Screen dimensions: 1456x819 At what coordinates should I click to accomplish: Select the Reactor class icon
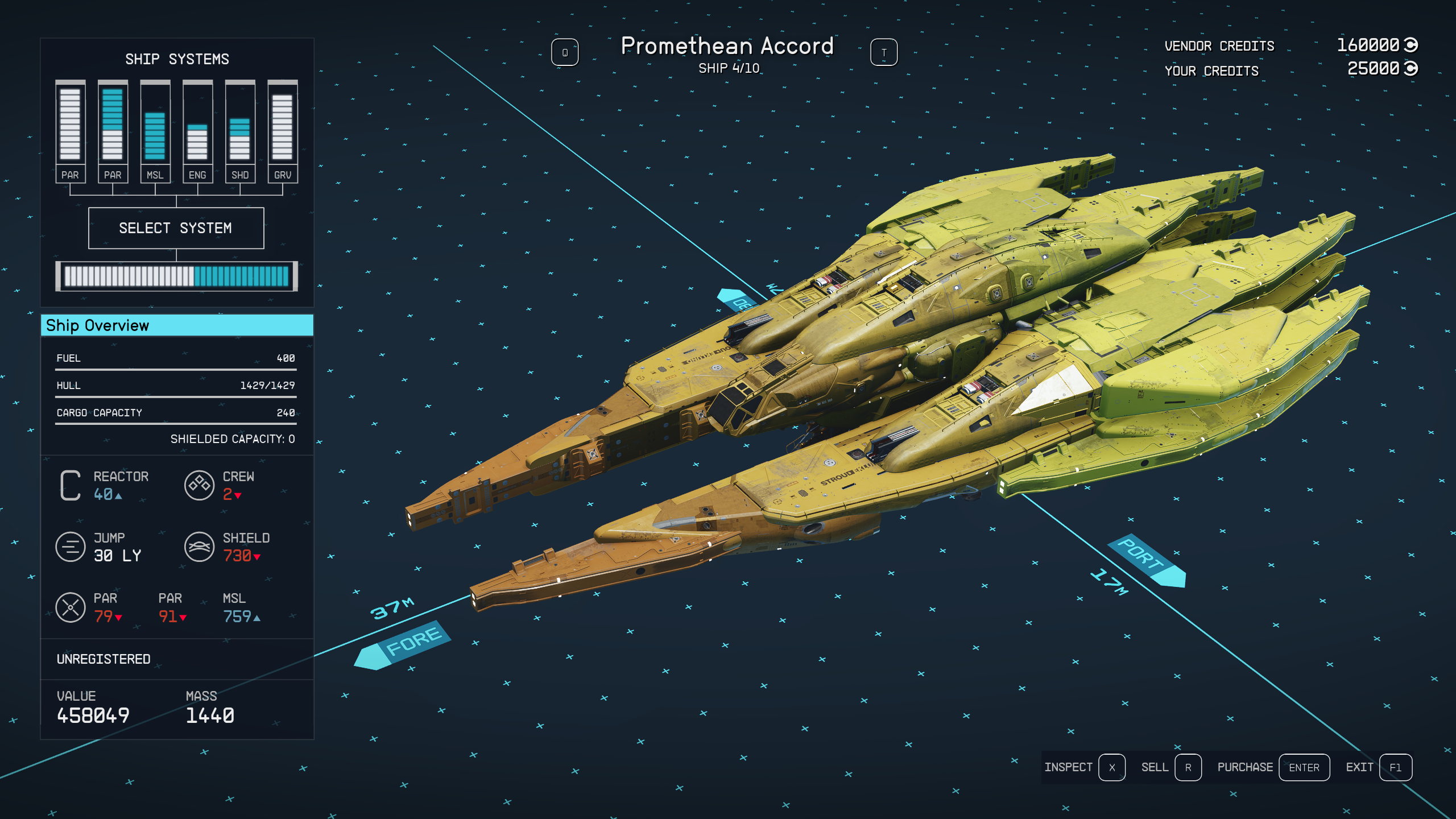tap(69, 485)
